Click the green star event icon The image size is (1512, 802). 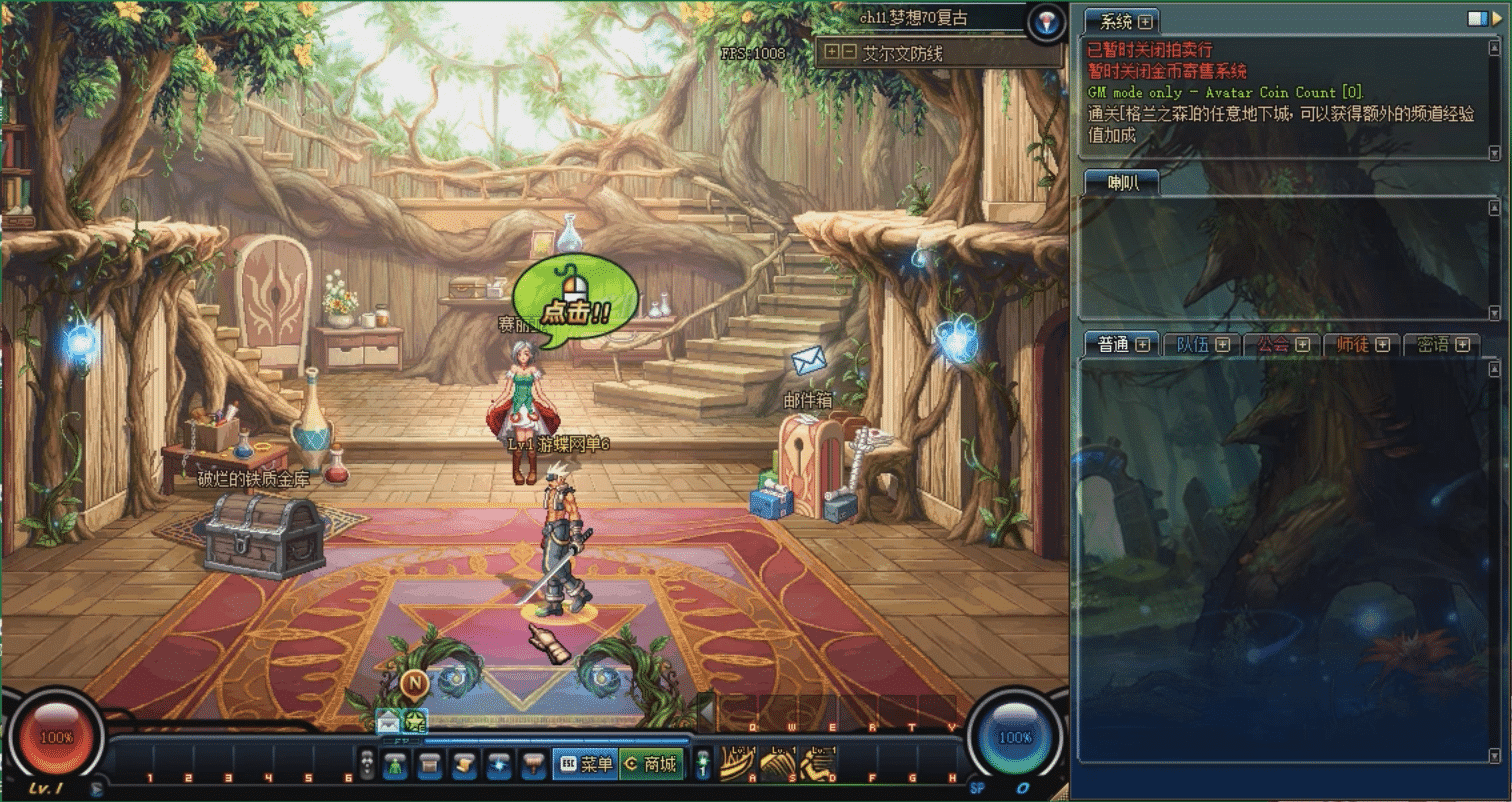tap(414, 720)
